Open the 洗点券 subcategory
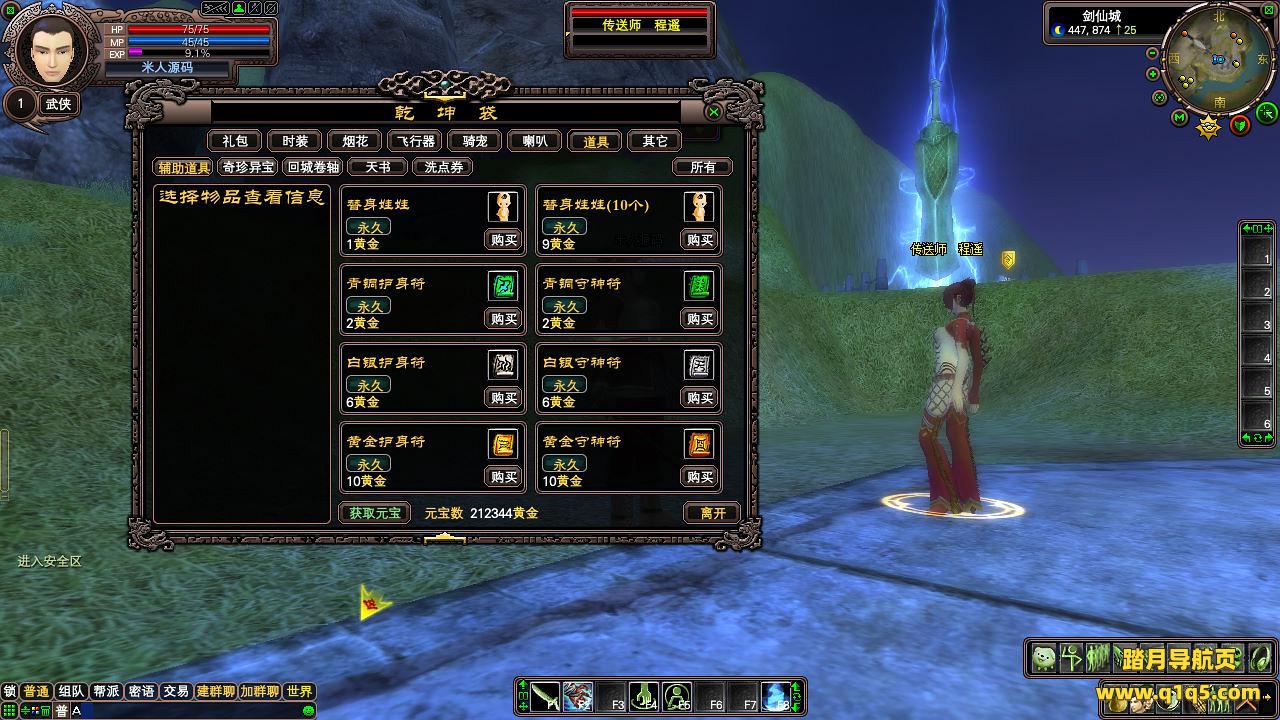Viewport: 1280px width, 720px height. pos(443,167)
